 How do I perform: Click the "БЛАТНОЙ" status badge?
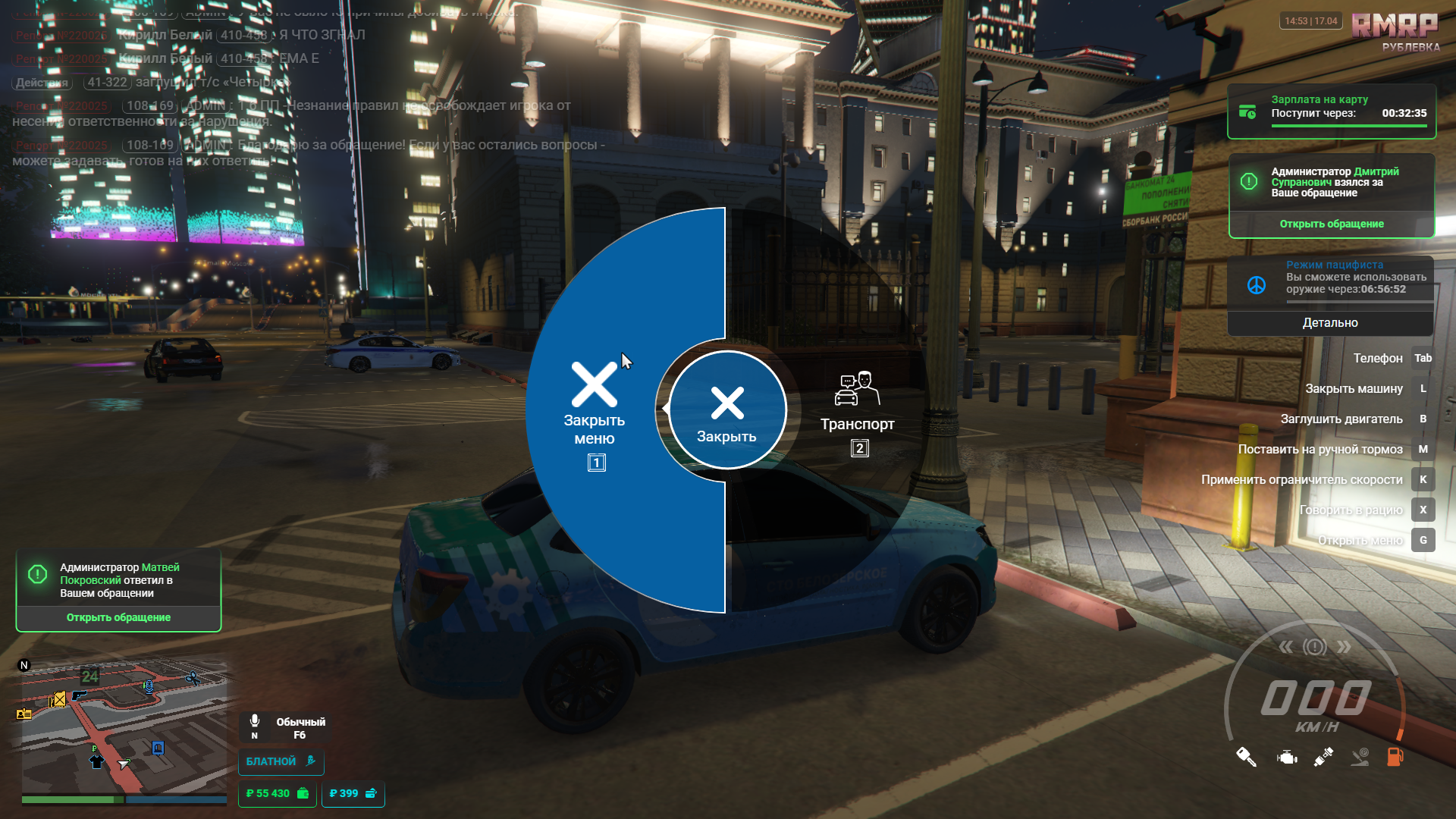pyautogui.click(x=281, y=761)
